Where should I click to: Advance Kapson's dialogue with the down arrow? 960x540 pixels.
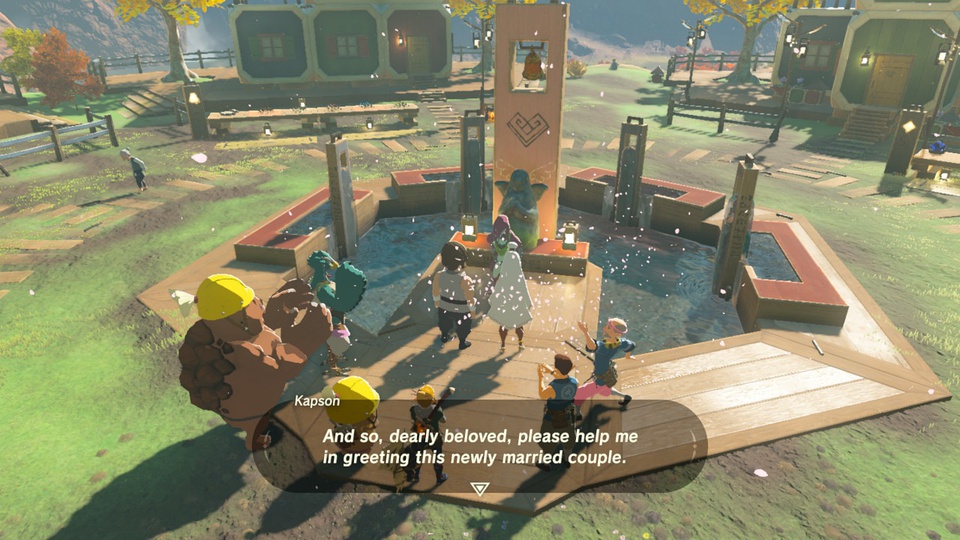(x=480, y=488)
